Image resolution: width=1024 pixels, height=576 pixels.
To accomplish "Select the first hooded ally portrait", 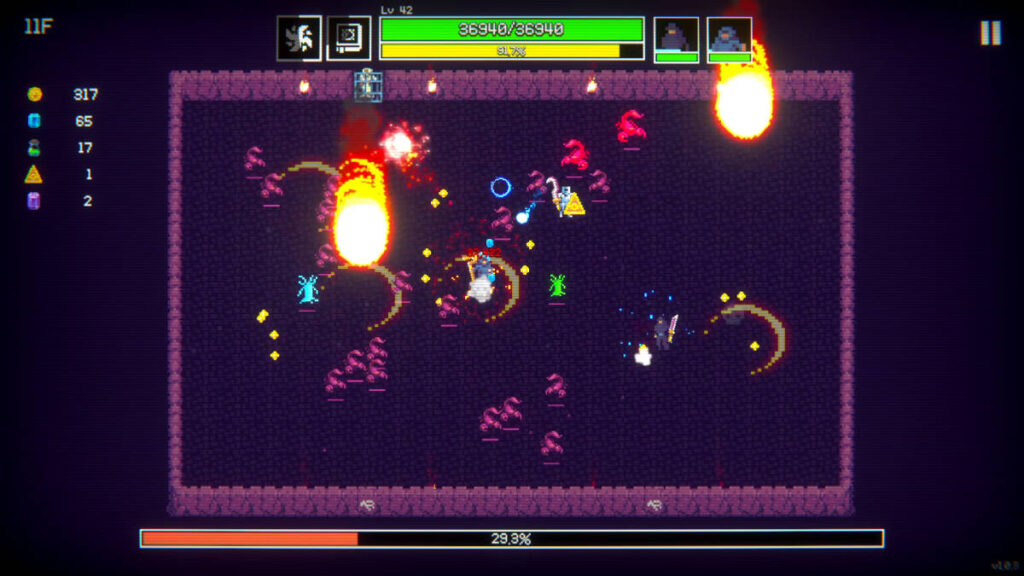I will (676, 38).
